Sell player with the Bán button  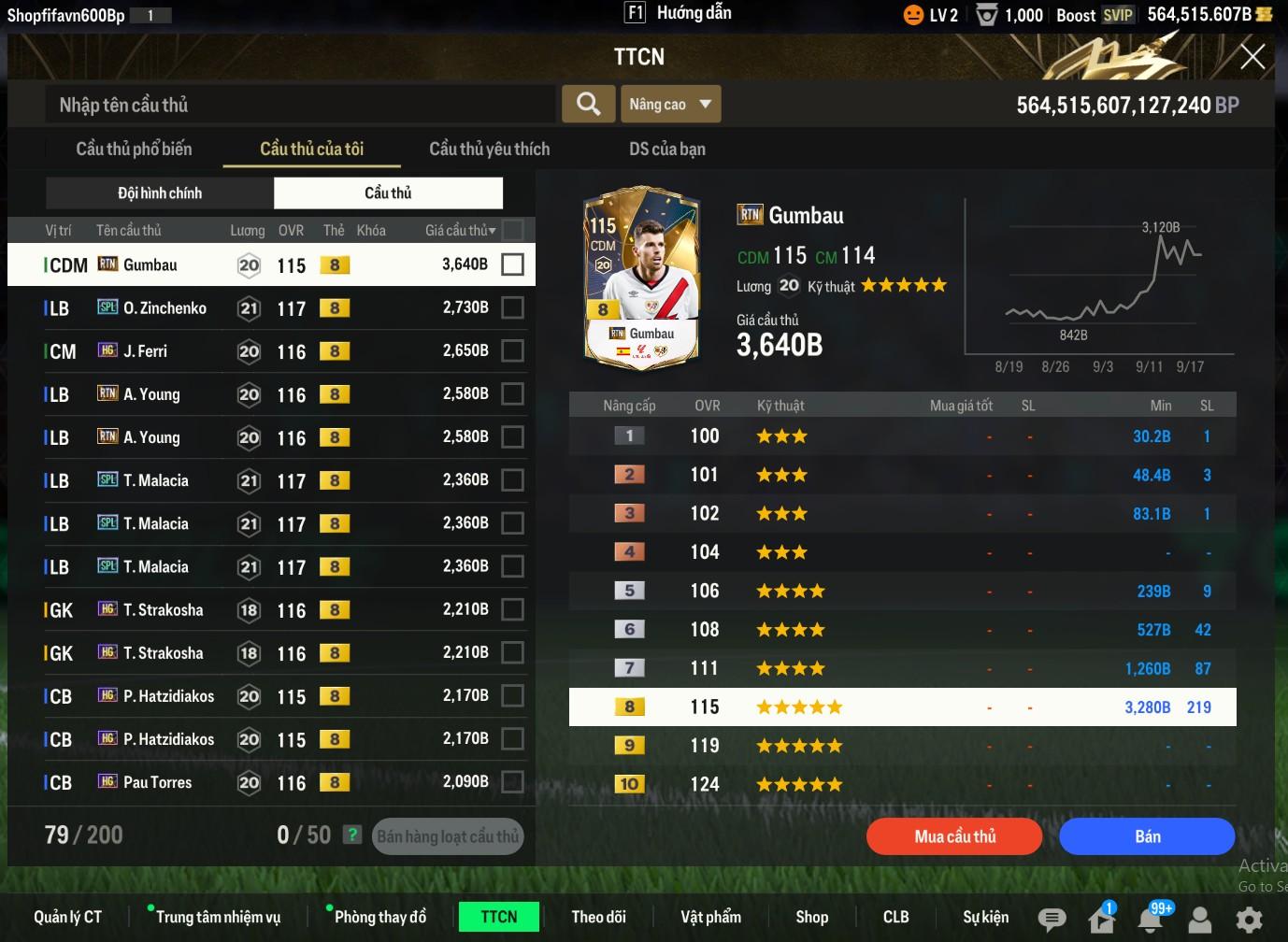coord(1147,836)
